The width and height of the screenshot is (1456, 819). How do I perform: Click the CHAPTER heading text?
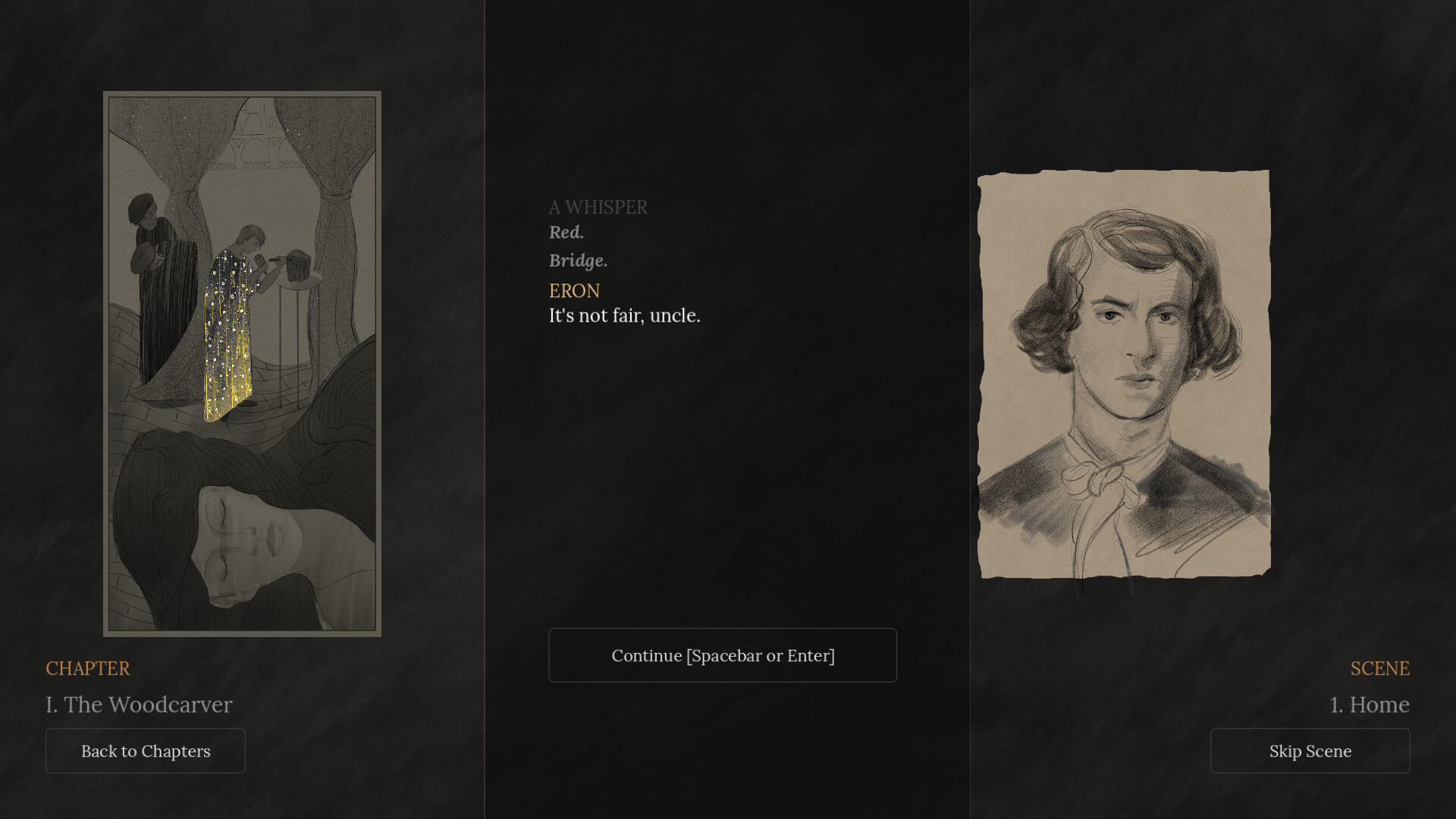click(x=88, y=669)
